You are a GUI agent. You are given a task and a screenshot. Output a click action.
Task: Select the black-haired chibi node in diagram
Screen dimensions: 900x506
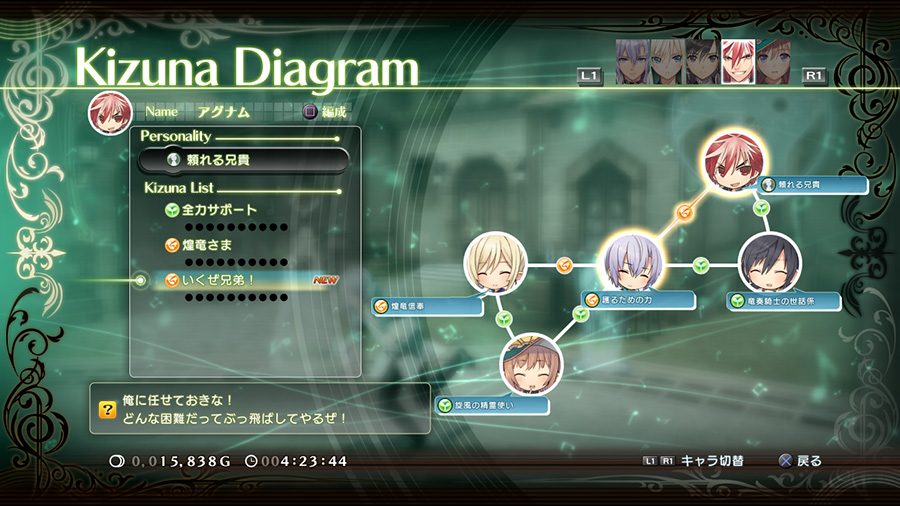point(769,264)
